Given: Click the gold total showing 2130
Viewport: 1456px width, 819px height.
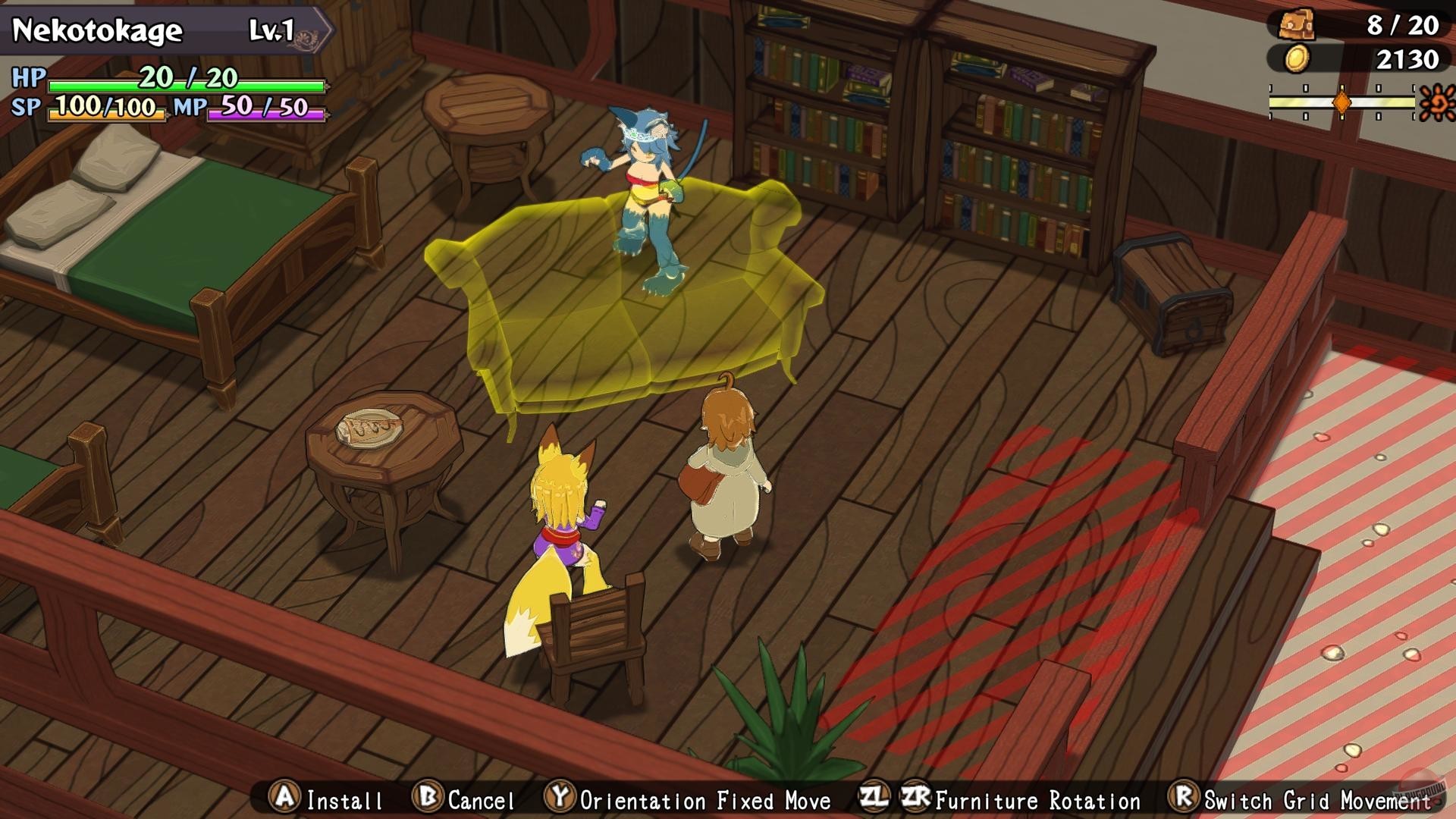Looking at the screenshot, I should point(1409,59).
